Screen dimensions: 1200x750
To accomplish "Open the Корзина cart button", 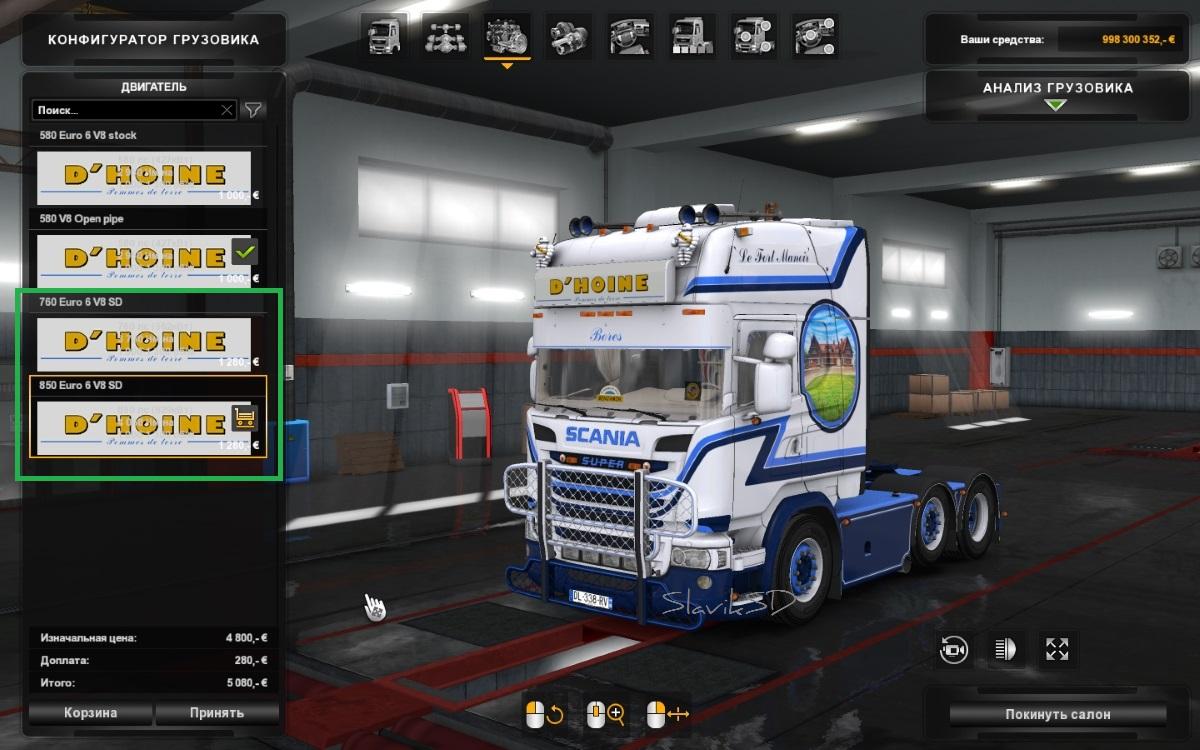I will (90, 713).
